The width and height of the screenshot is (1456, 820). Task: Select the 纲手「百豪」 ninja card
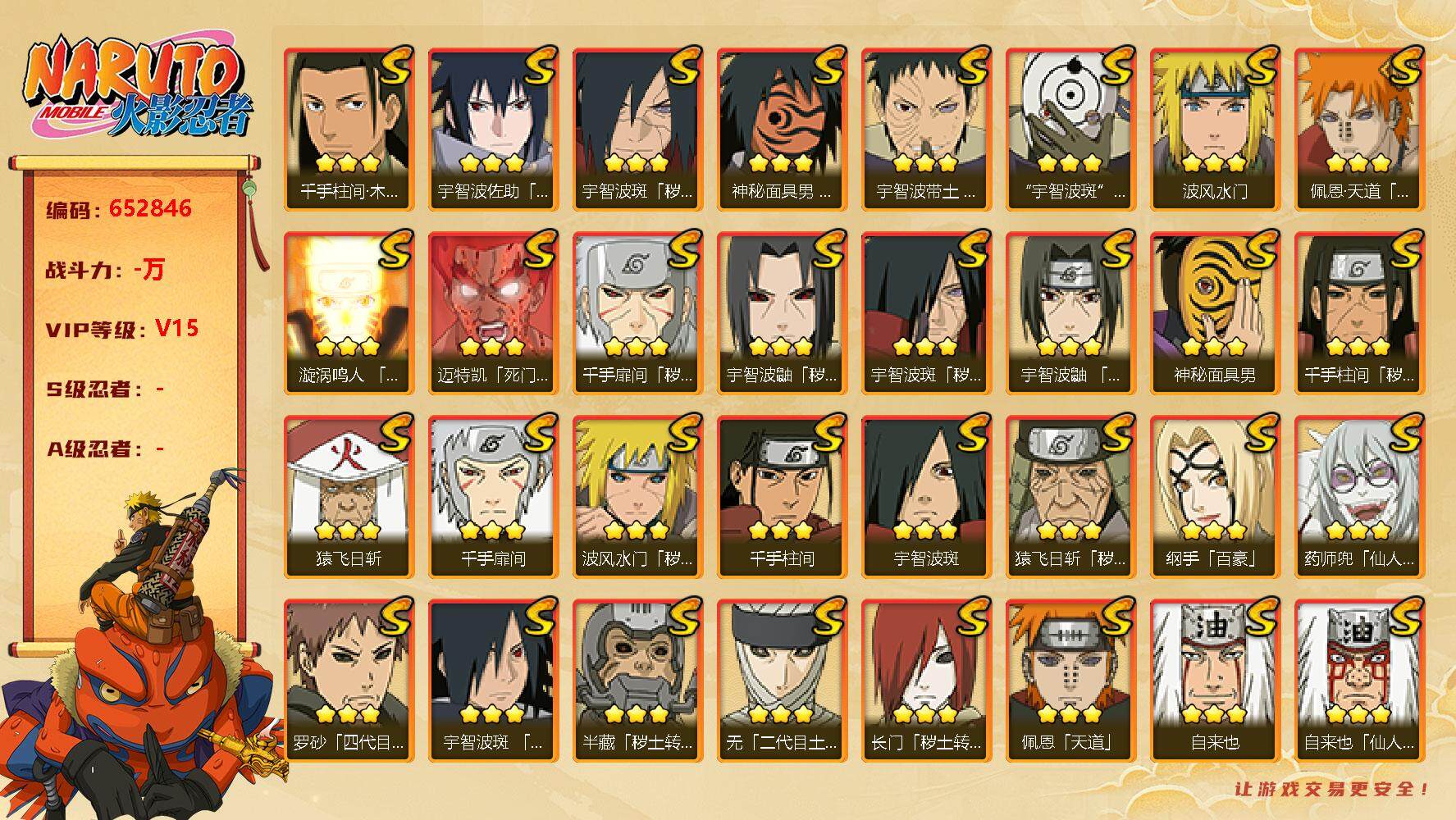(x=1216, y=496)
